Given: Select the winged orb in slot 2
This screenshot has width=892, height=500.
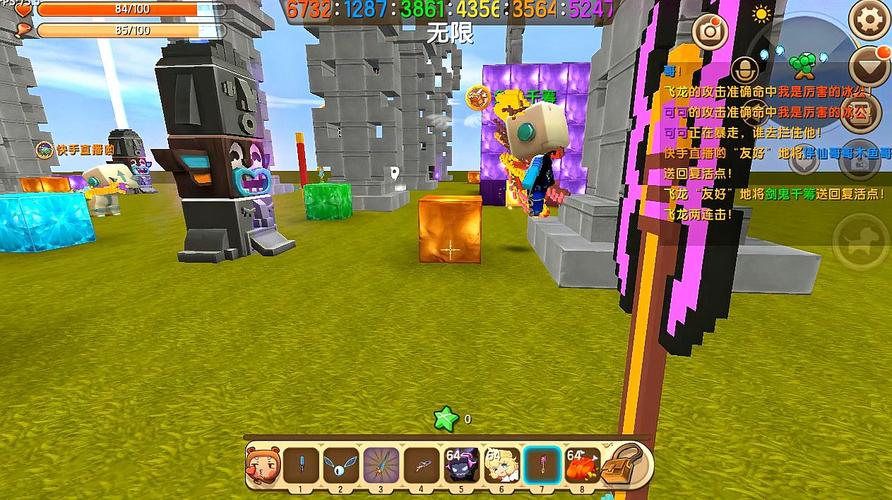Looking at the screenshot, I should pyautogui.click(x=341, y=465).
